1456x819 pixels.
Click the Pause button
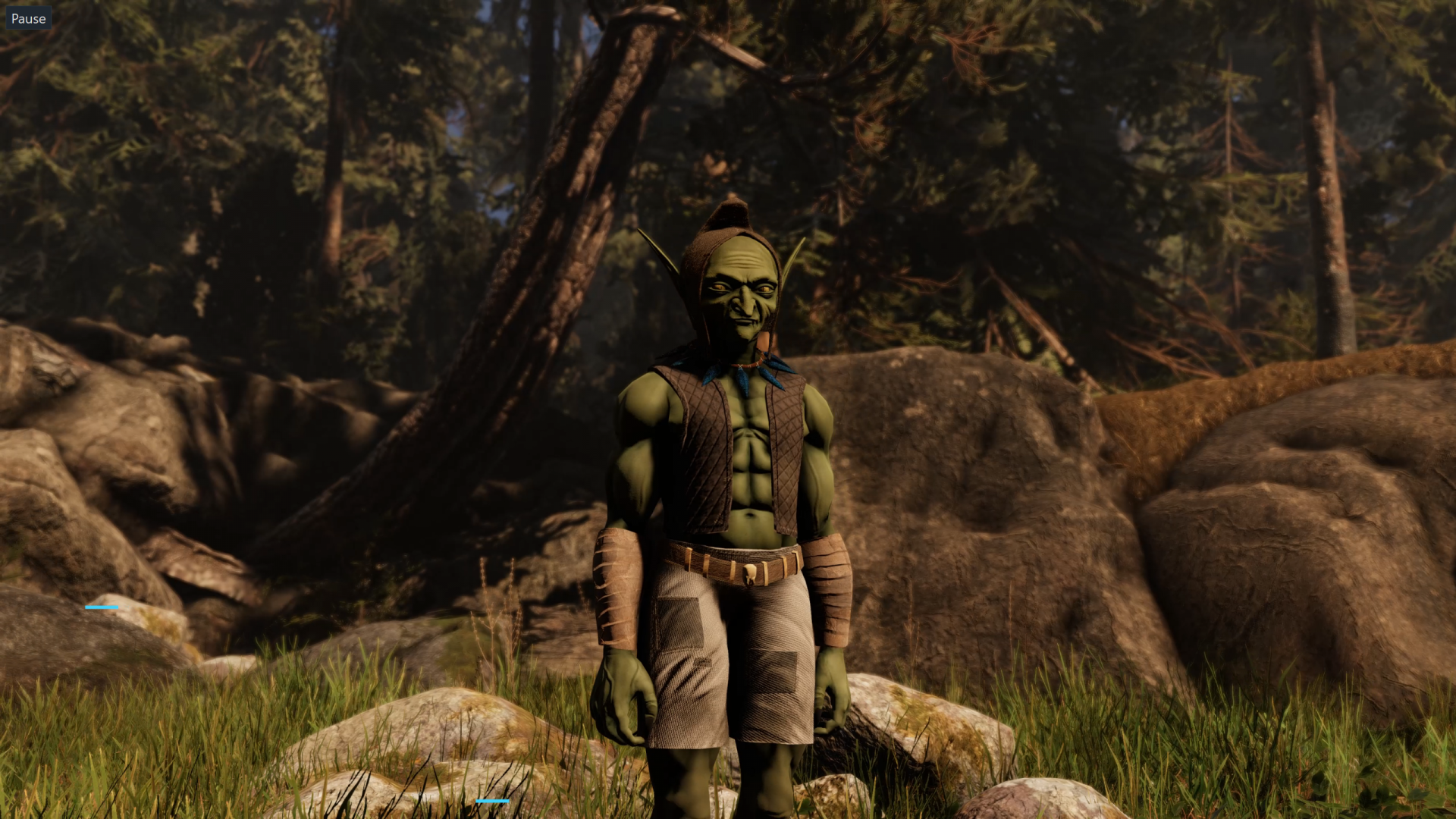[x=28, y=18]
